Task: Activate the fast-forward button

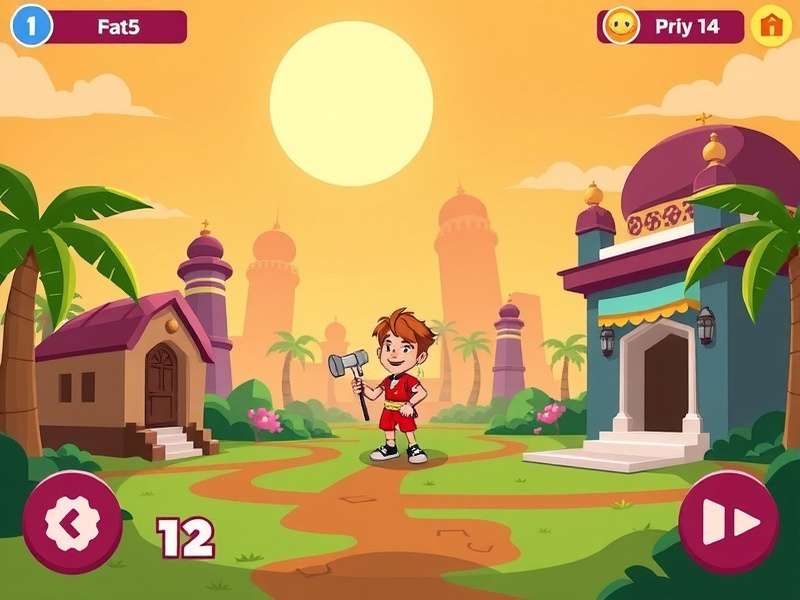Action: coord(728,521)
